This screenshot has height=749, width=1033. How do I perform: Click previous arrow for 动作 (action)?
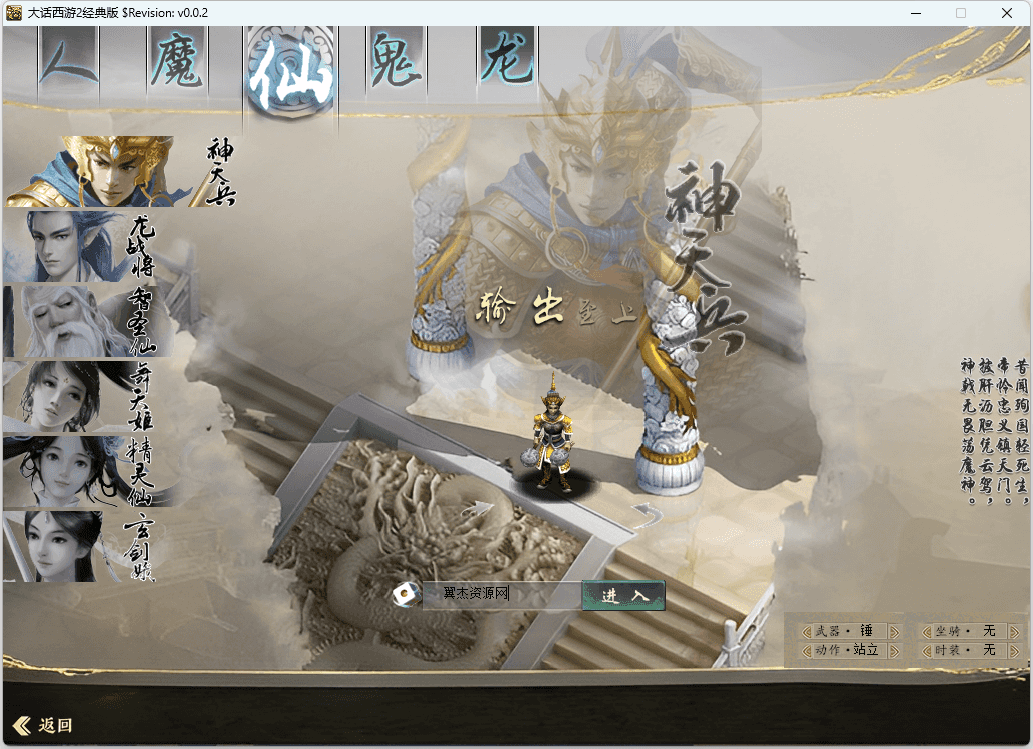click(x=806, y=650)
